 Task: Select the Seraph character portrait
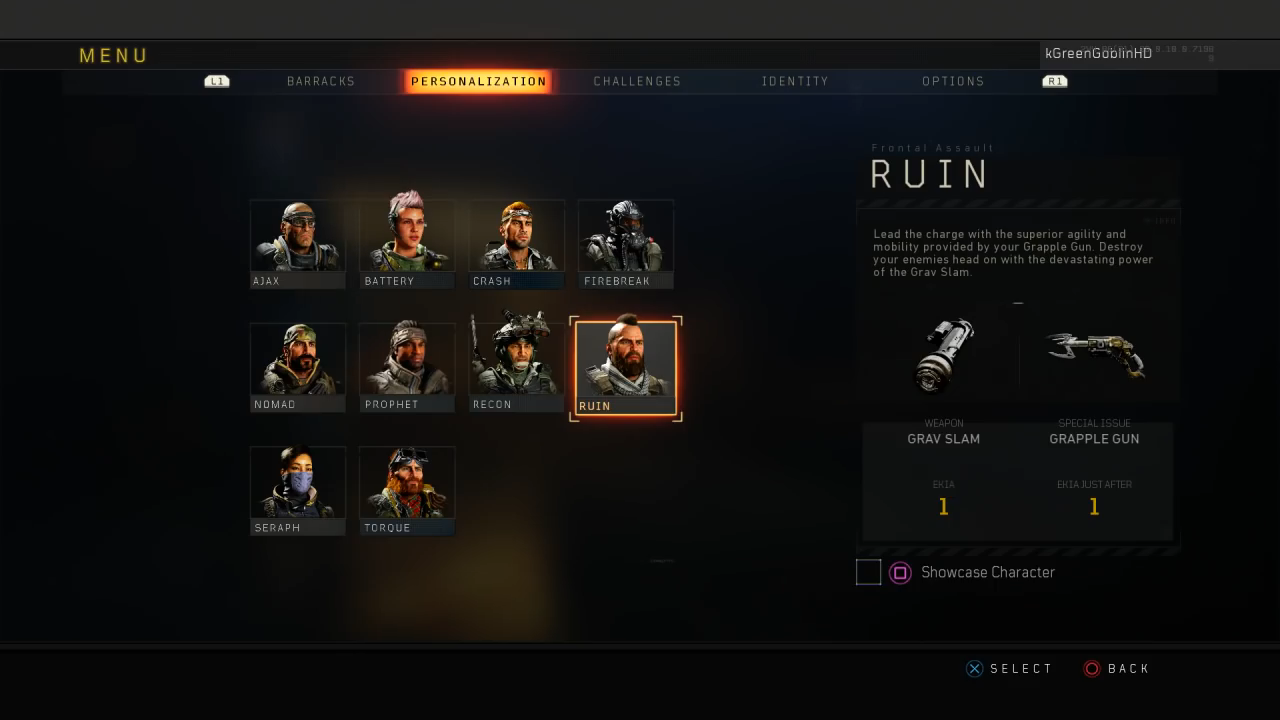297,487
